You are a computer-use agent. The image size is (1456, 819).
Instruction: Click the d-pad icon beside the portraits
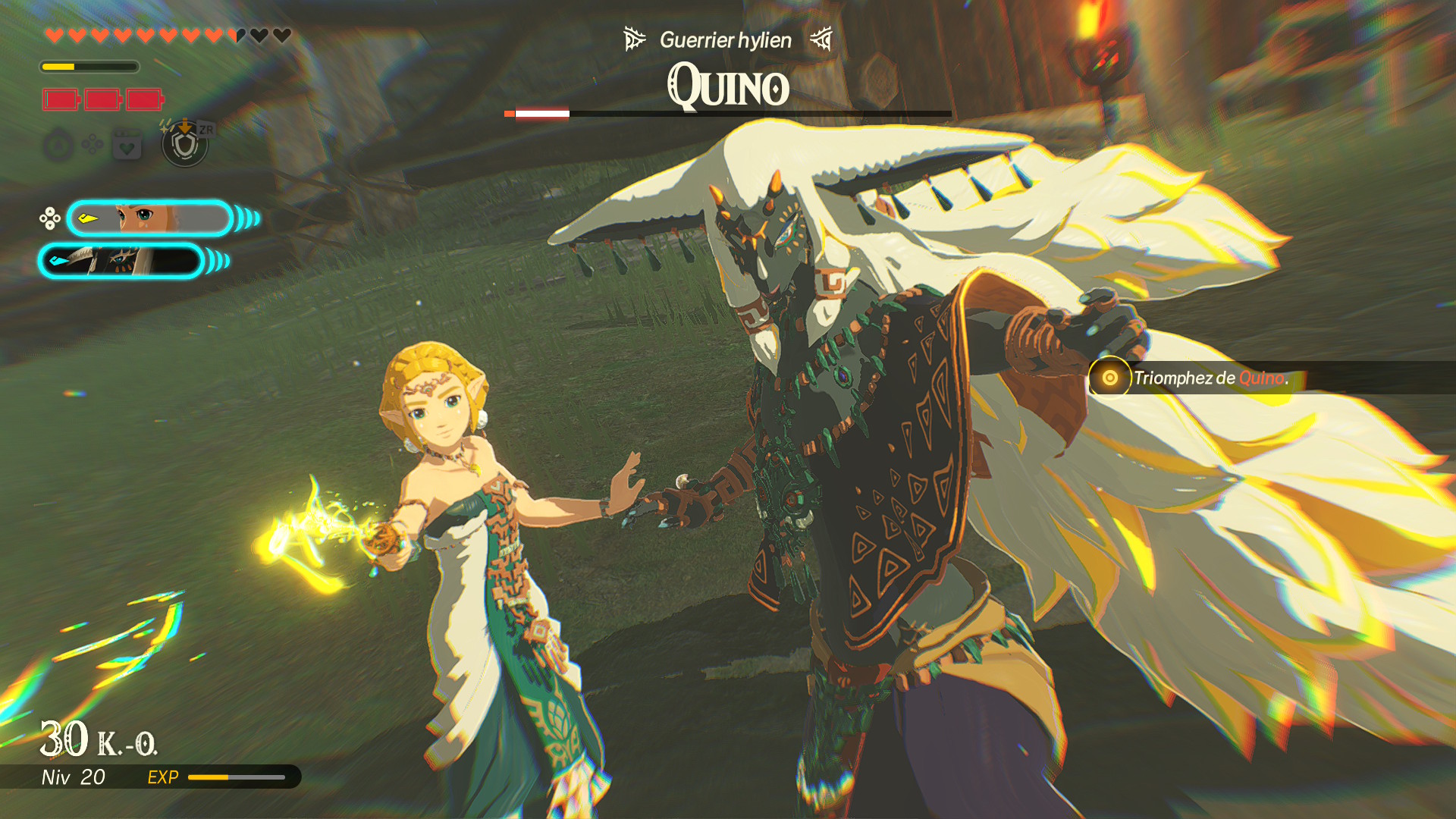49,218
